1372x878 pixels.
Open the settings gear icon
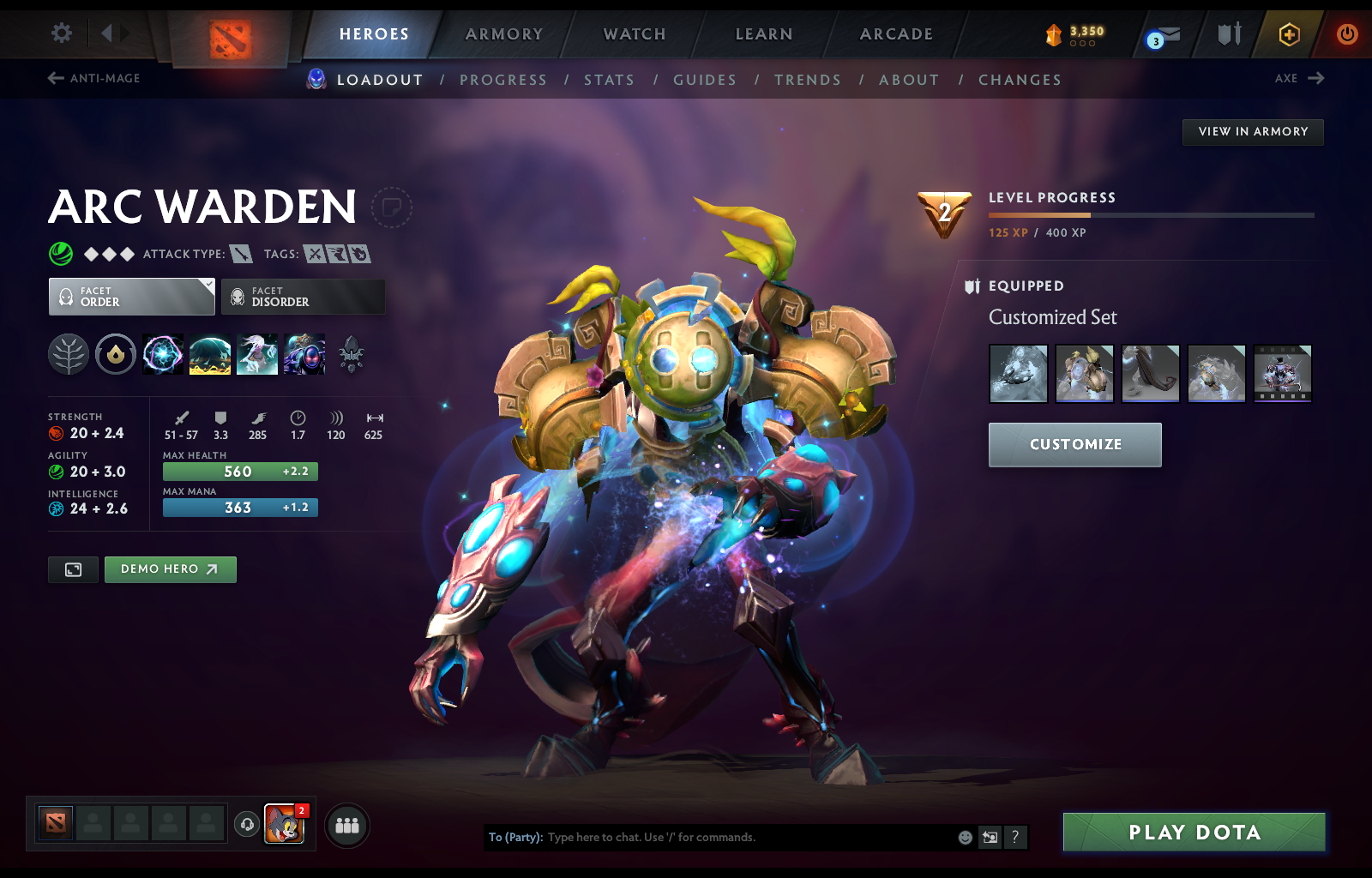(x=59, y=32)
